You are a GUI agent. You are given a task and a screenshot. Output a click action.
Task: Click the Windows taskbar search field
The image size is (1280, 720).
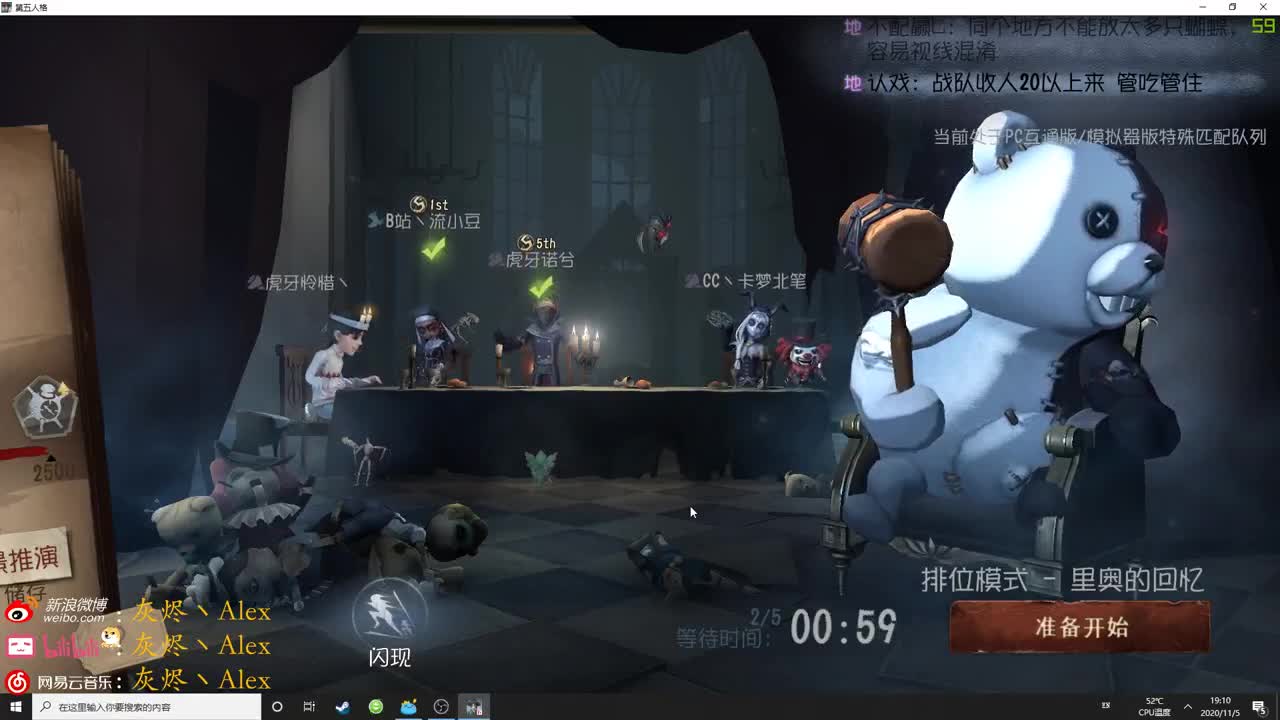pyautogui.click(x=140, y=706)
